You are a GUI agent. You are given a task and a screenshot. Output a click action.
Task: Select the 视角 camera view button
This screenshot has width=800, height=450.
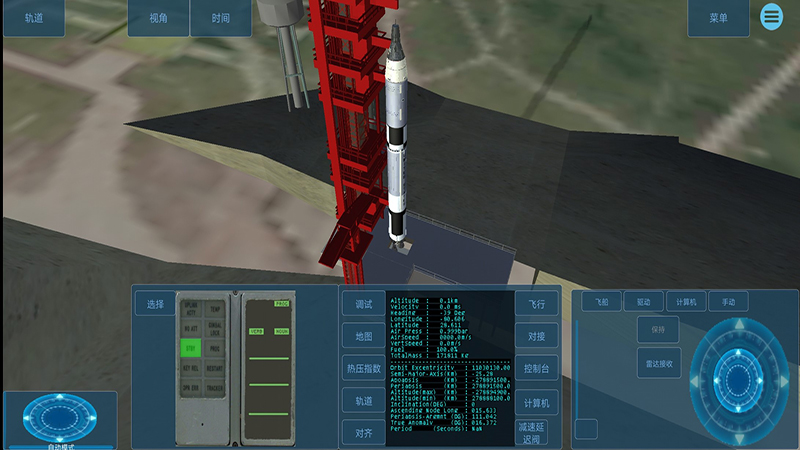coord(158,18)
